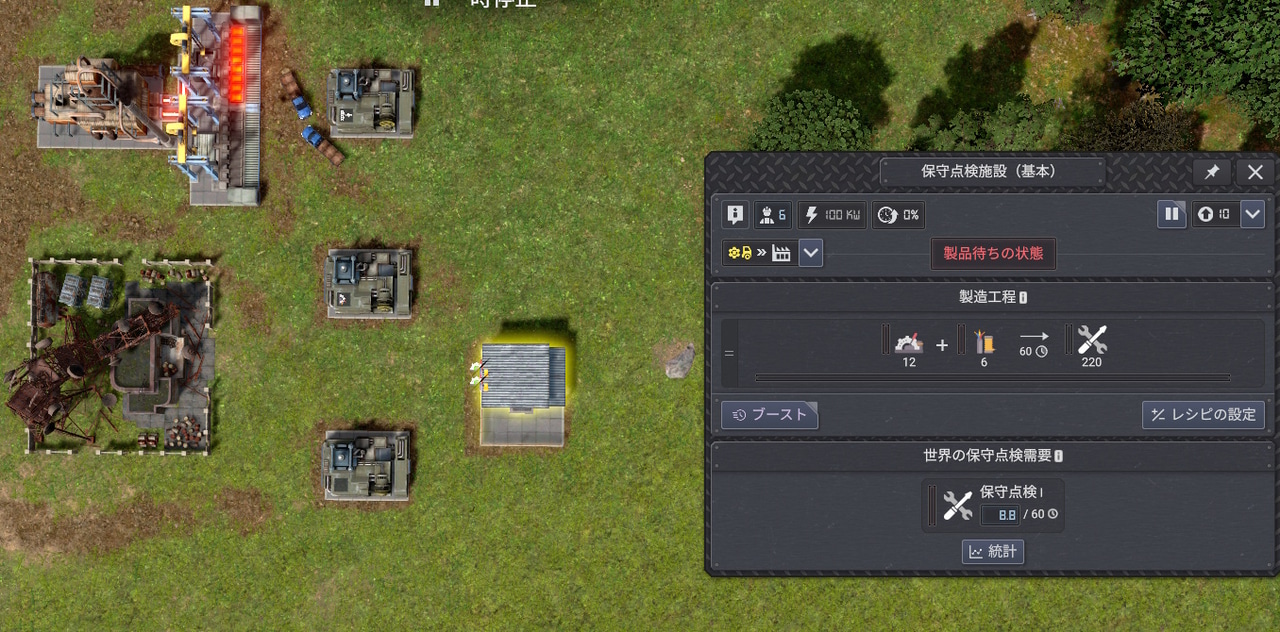This screenshot has height=632, width=1280.
Task: Select the mechanical parts recipe input
Action: coord(908,342)
